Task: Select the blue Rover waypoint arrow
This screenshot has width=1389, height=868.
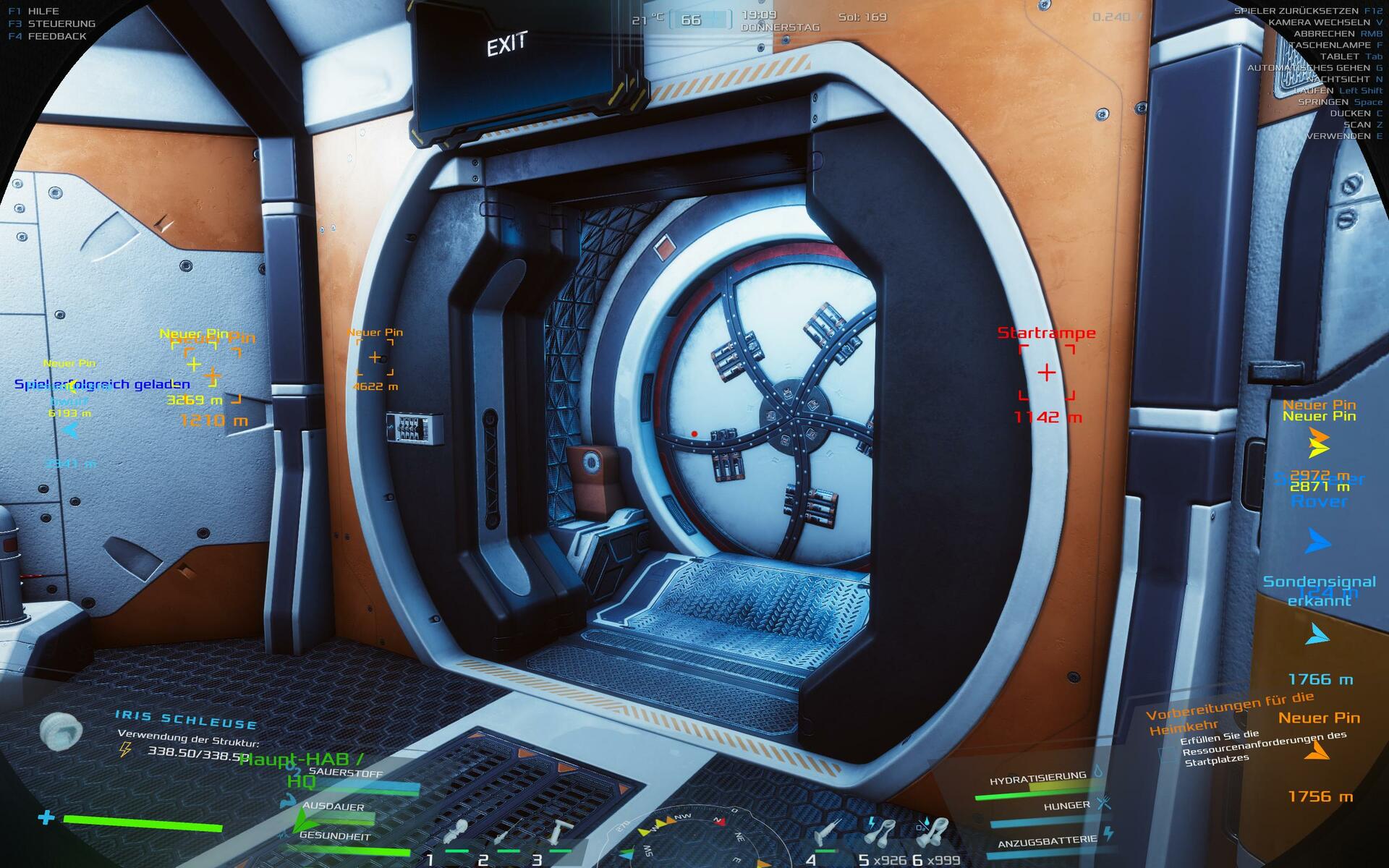Action: (x=1318, y=541)
